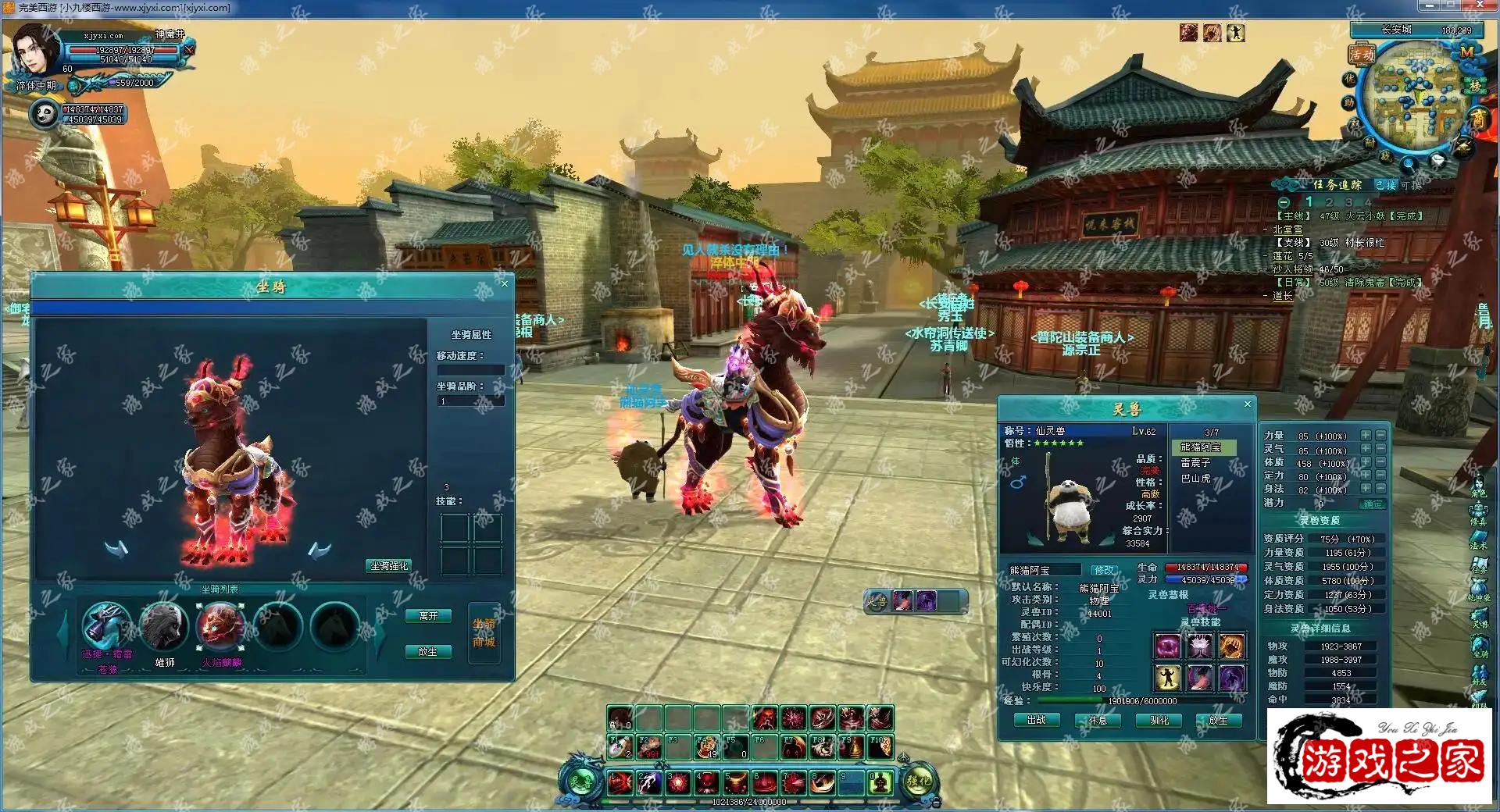Close the 灵兽 pet window
The height and width of the screenshot is (812, 1500).
1247,404
